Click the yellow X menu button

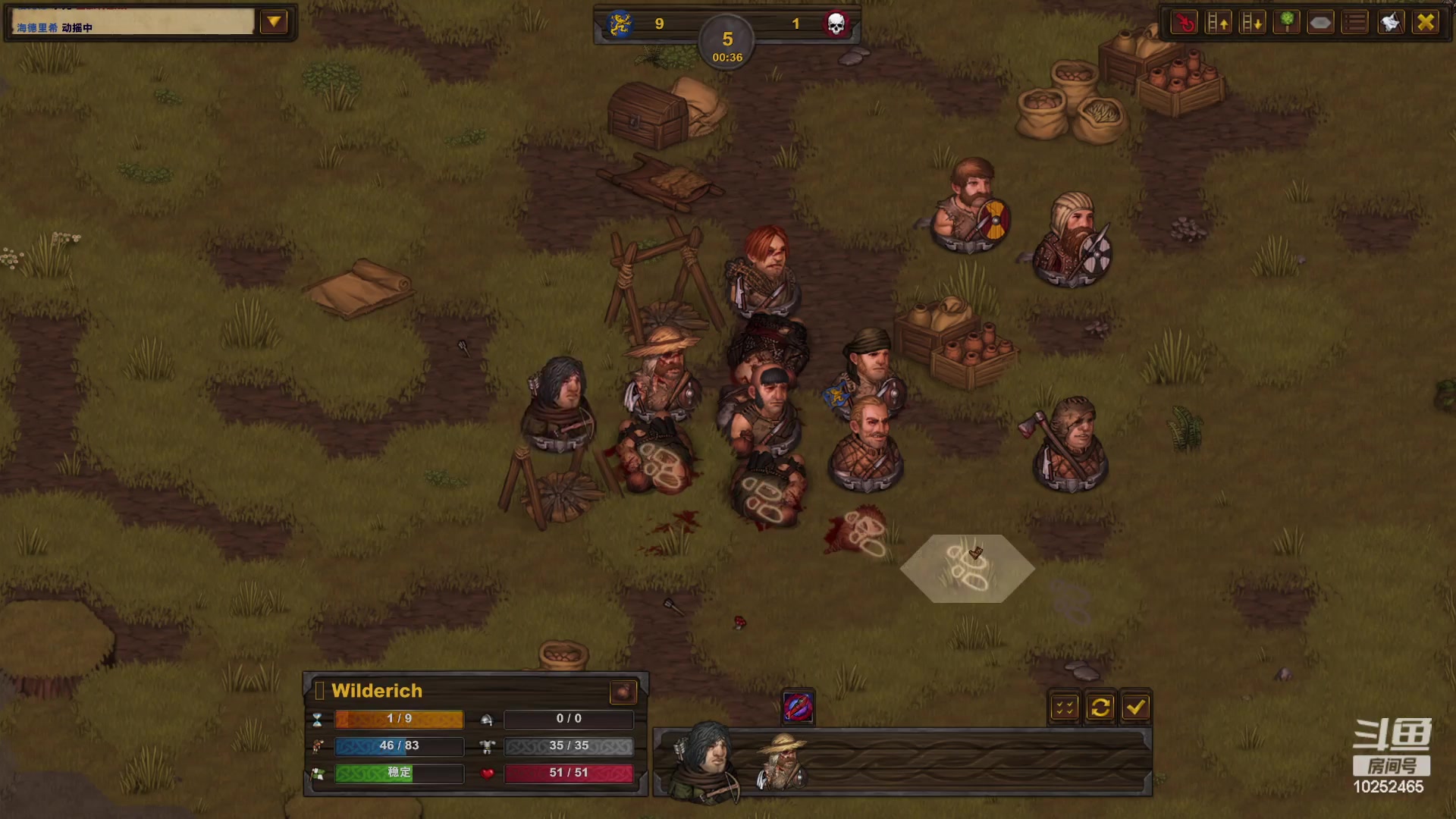[1426, 23]
